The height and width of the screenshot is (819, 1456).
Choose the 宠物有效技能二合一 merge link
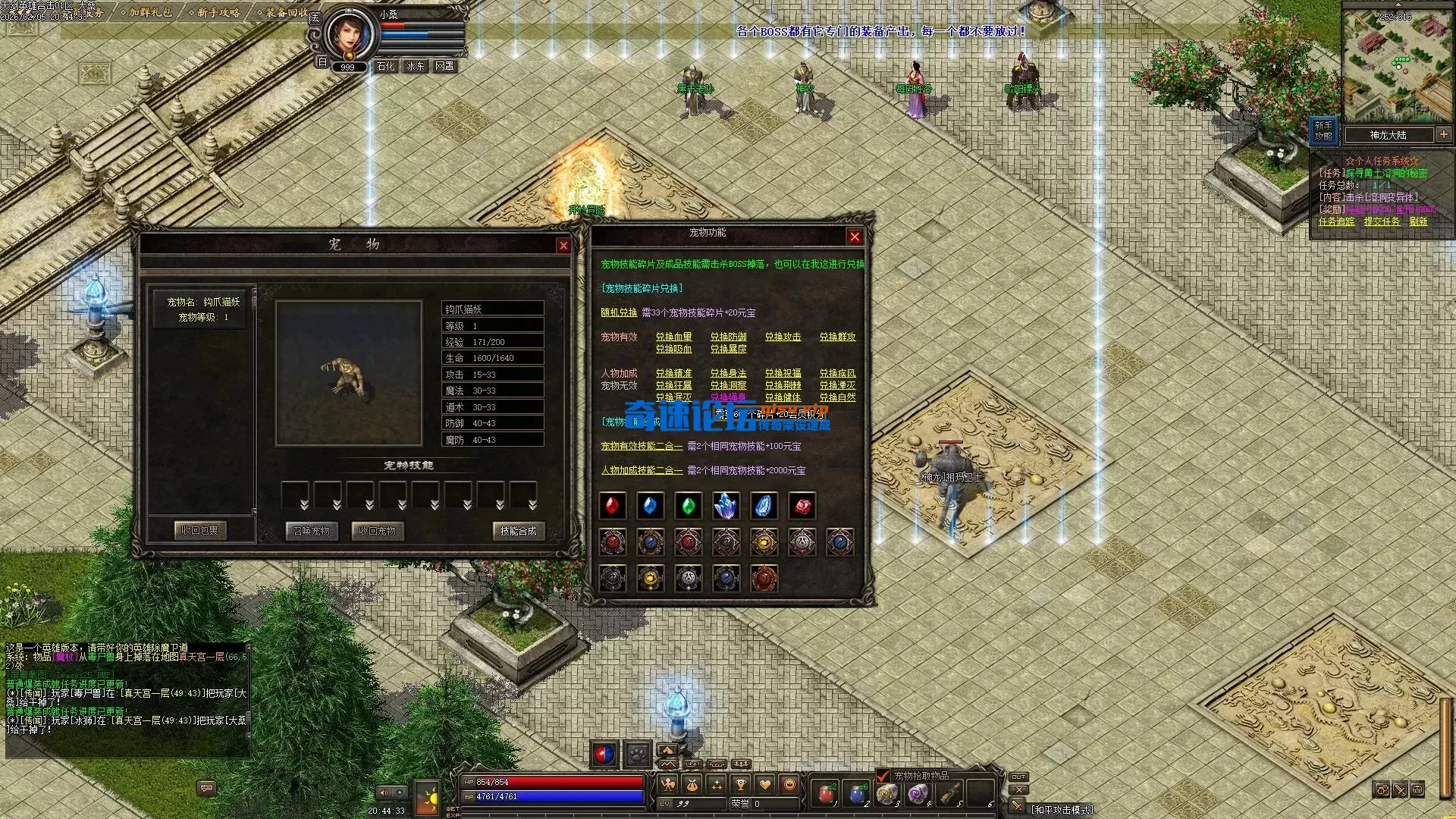pos(642,446)
